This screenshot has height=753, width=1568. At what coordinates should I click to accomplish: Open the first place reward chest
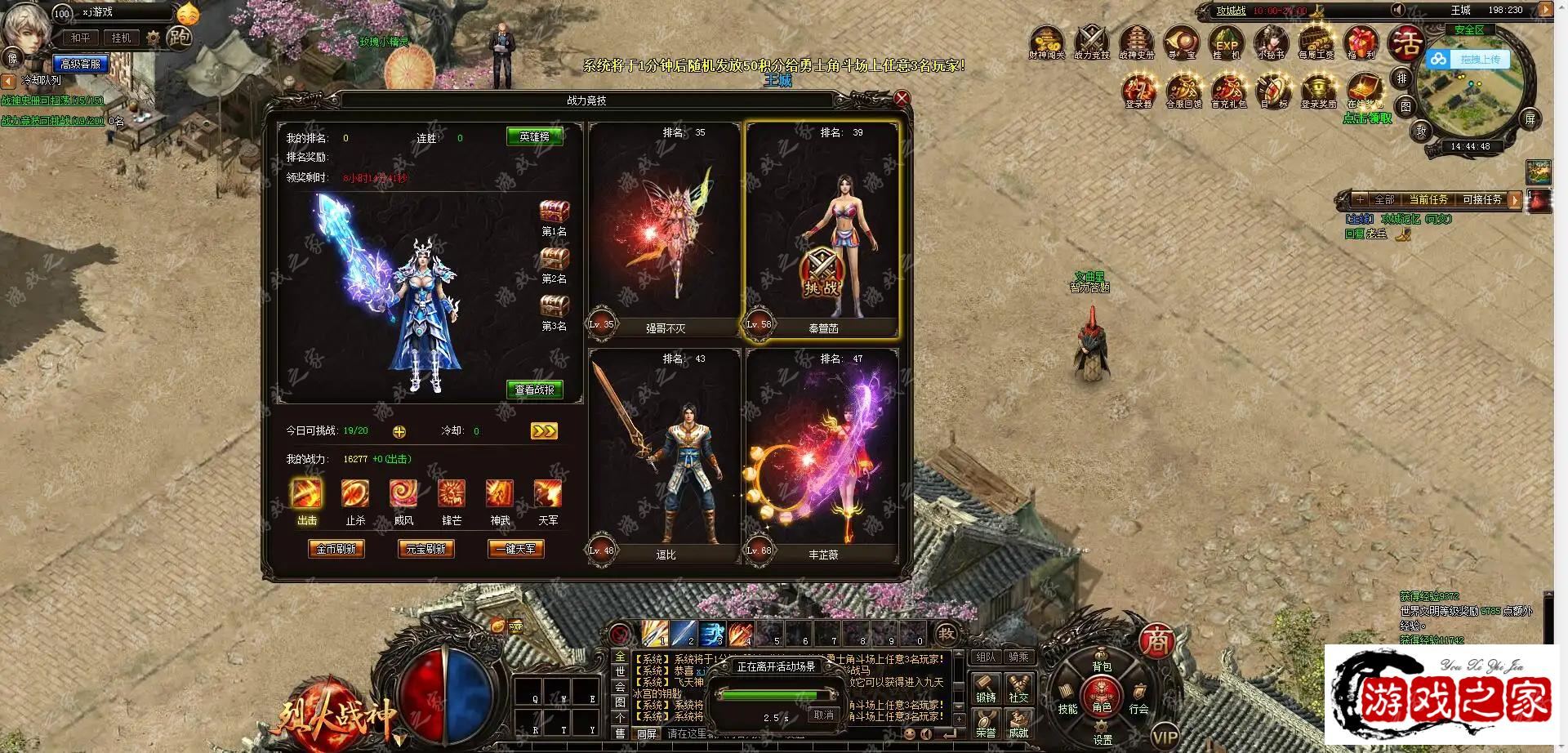point(555,212)
